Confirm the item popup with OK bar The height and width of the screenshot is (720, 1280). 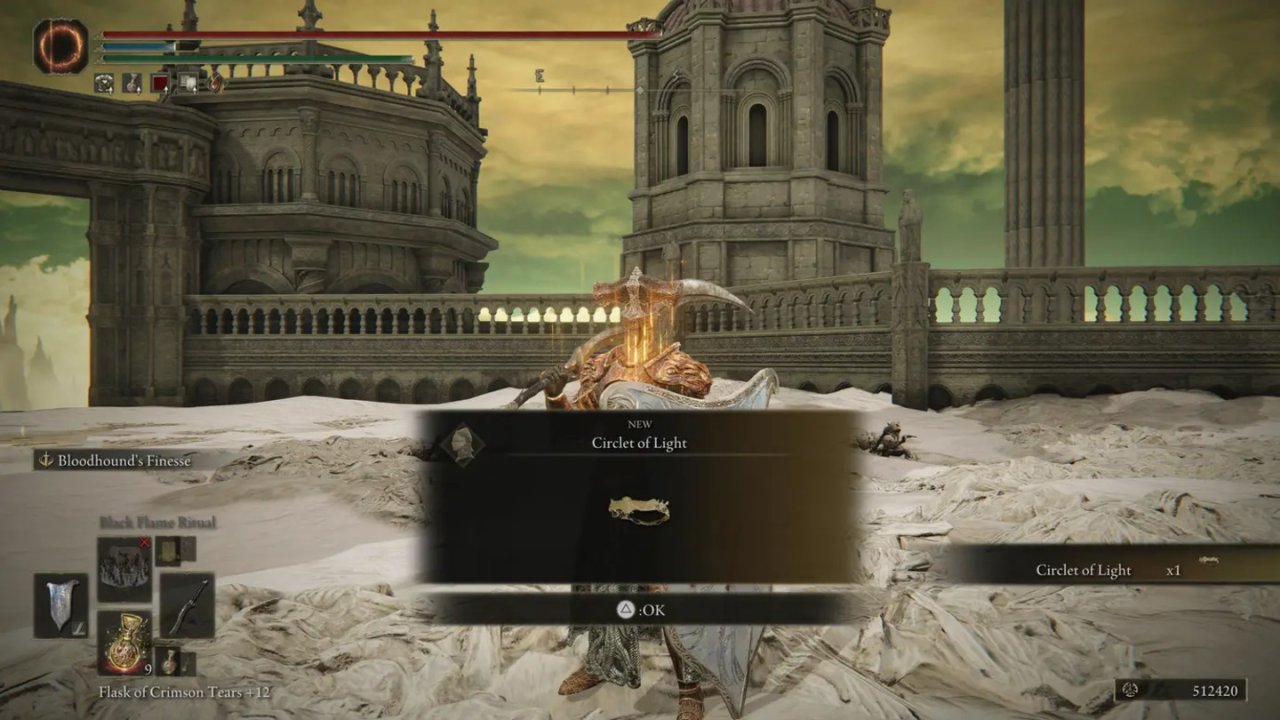[640, 609]
